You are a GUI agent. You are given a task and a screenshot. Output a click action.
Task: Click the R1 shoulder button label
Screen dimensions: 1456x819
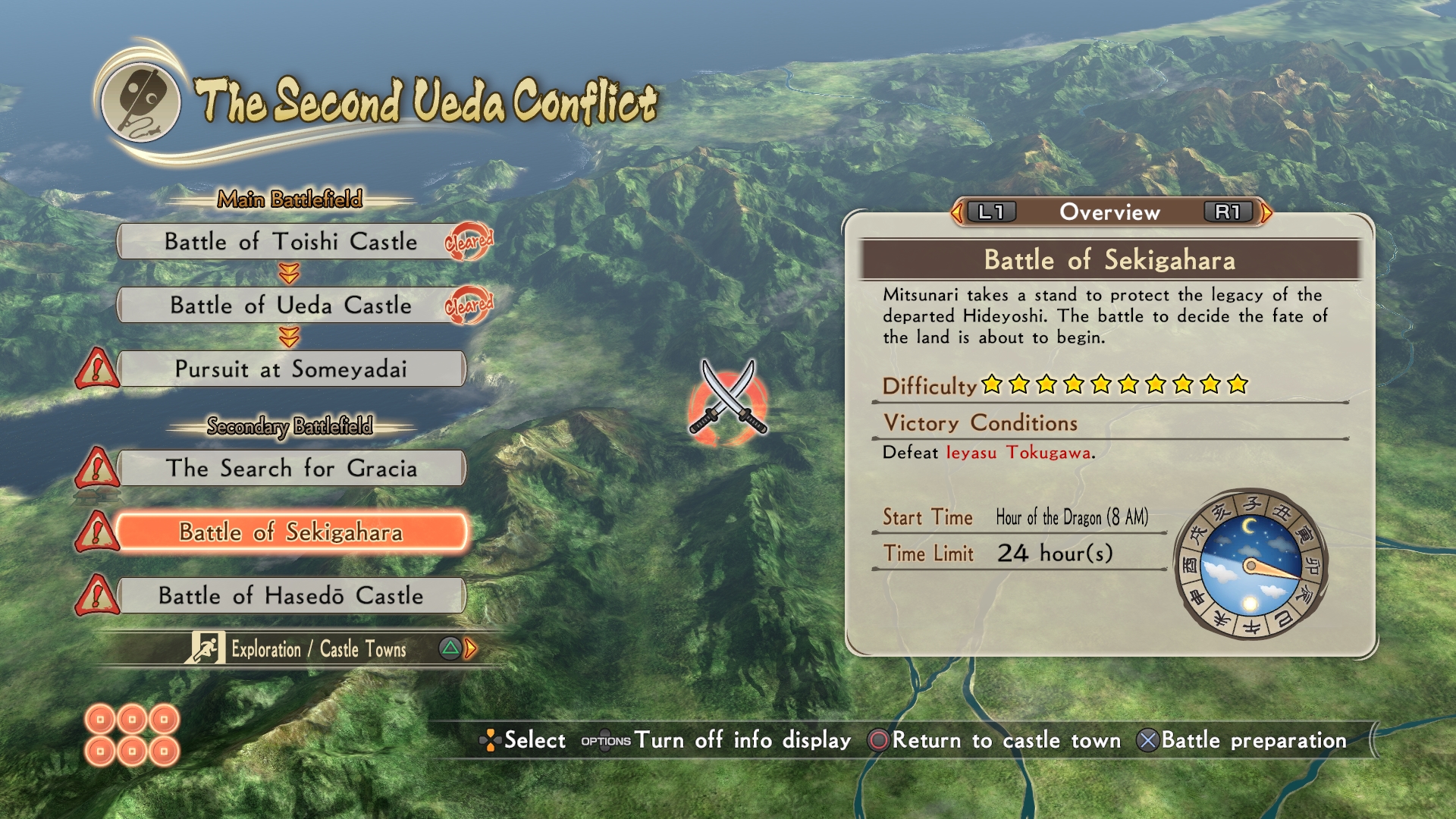[x=1230, y=212]
